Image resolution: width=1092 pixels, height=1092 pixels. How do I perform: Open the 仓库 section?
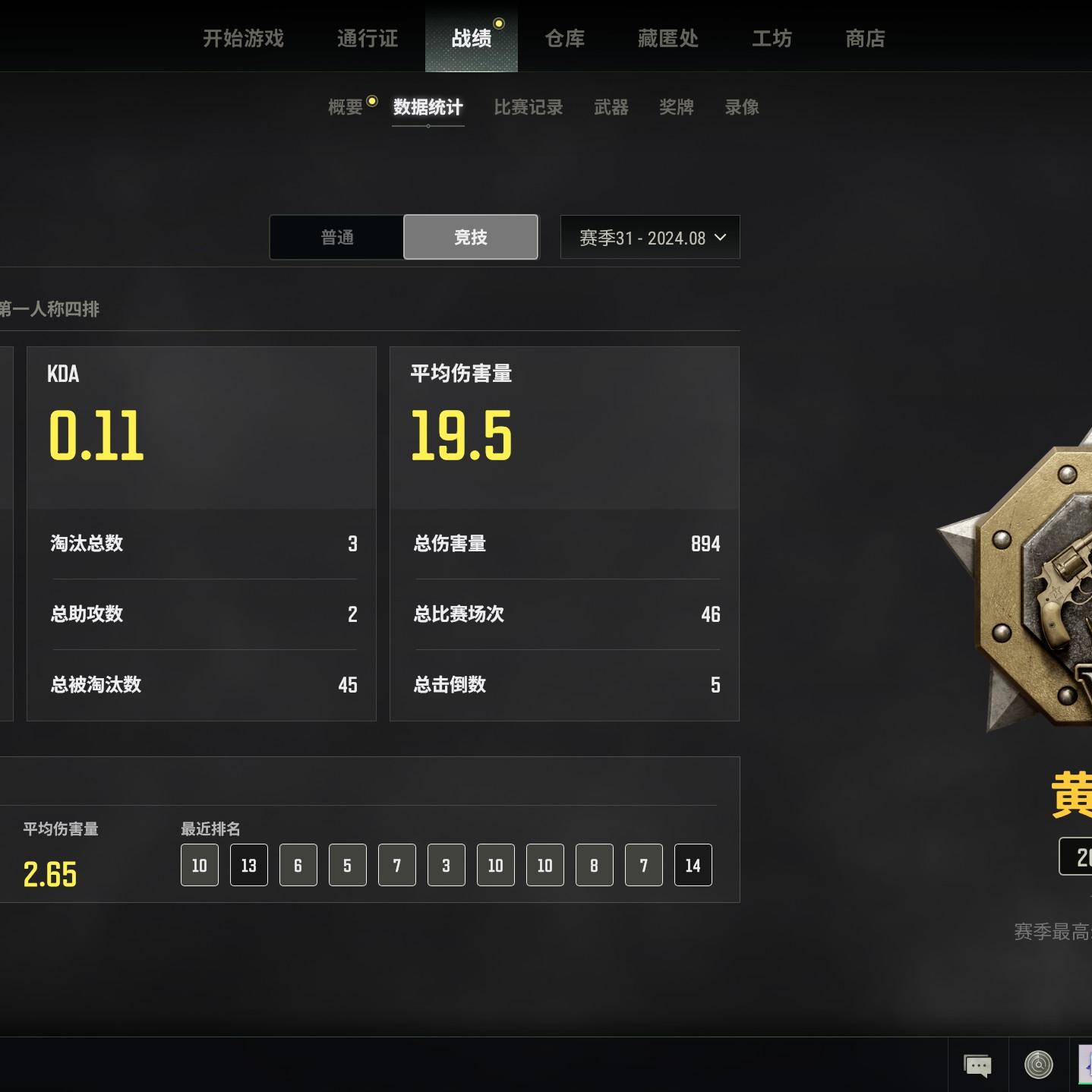(x=565, y=38)
